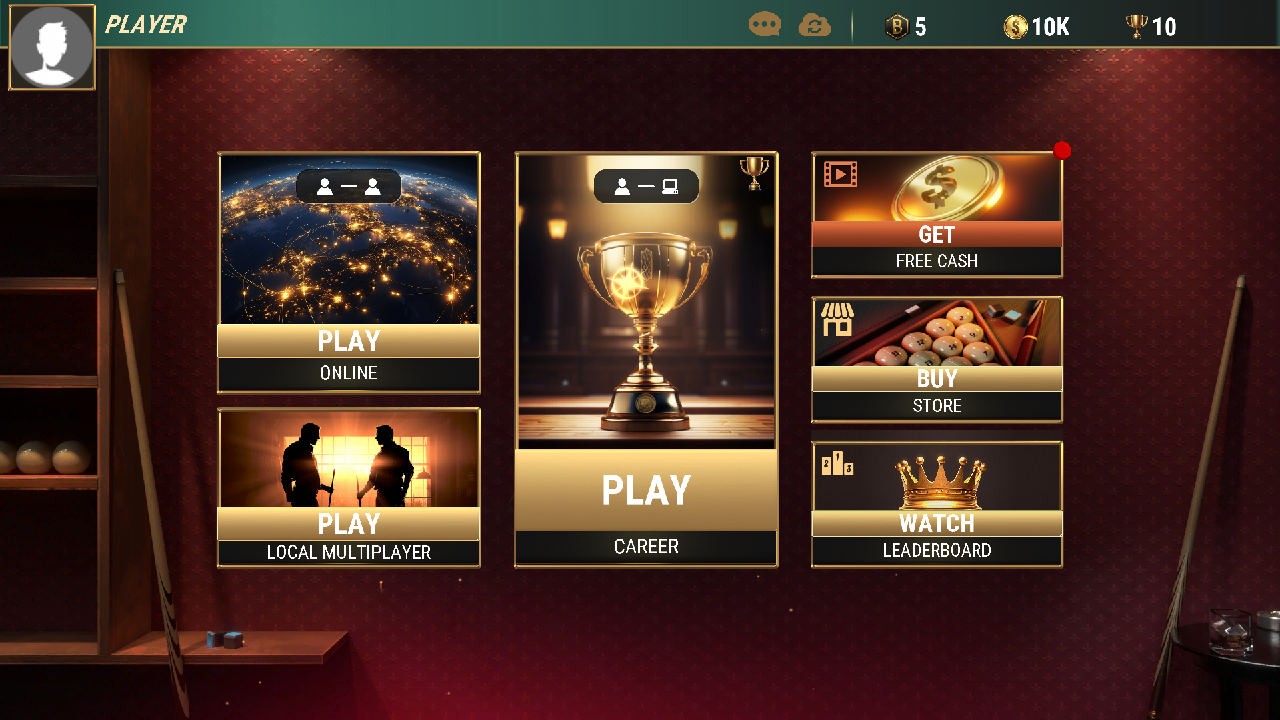
Task: View the Leaderboard via WATCH
Action: [936, 523]
